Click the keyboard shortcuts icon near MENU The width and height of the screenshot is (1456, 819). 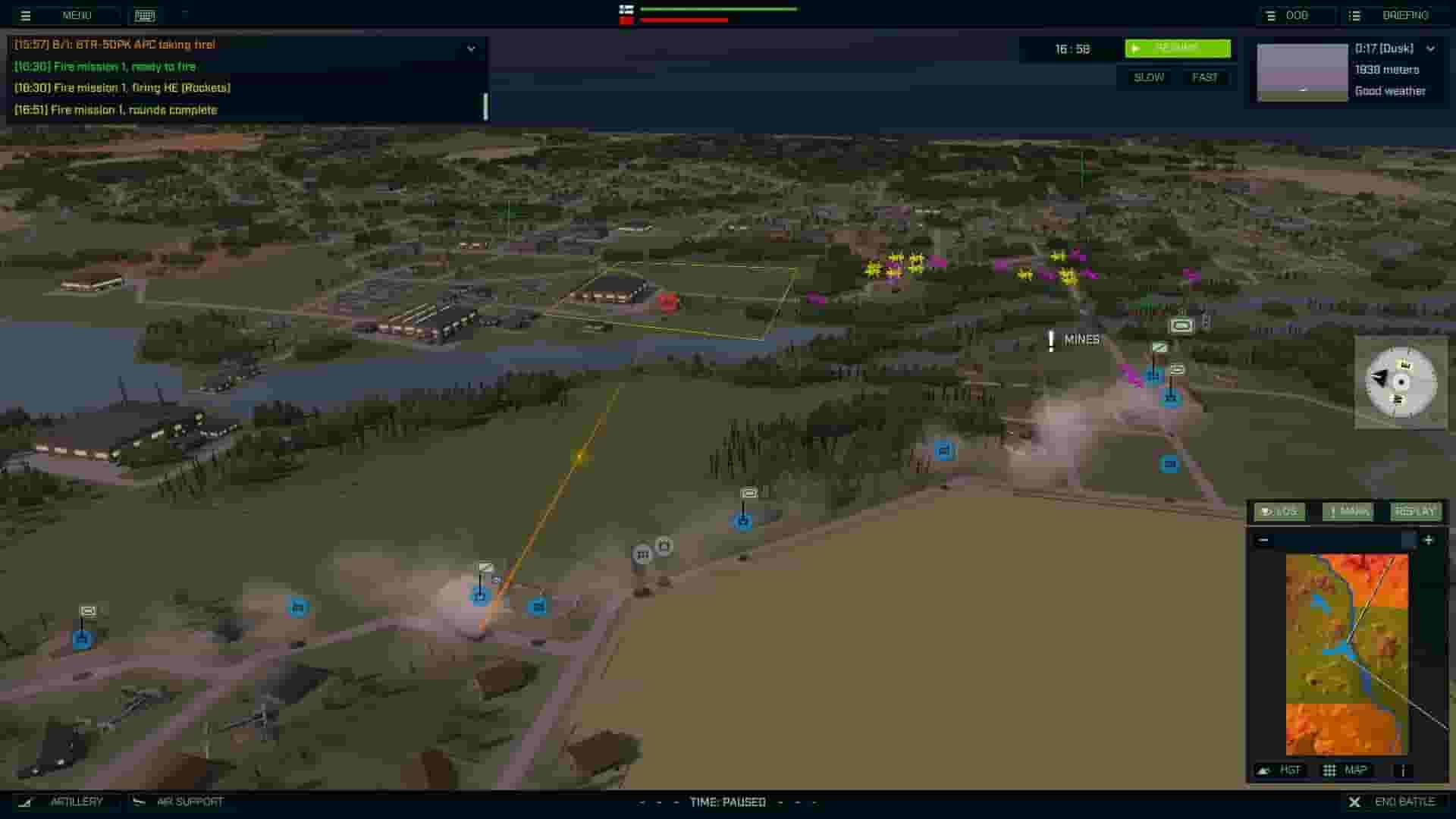point(143,15)
